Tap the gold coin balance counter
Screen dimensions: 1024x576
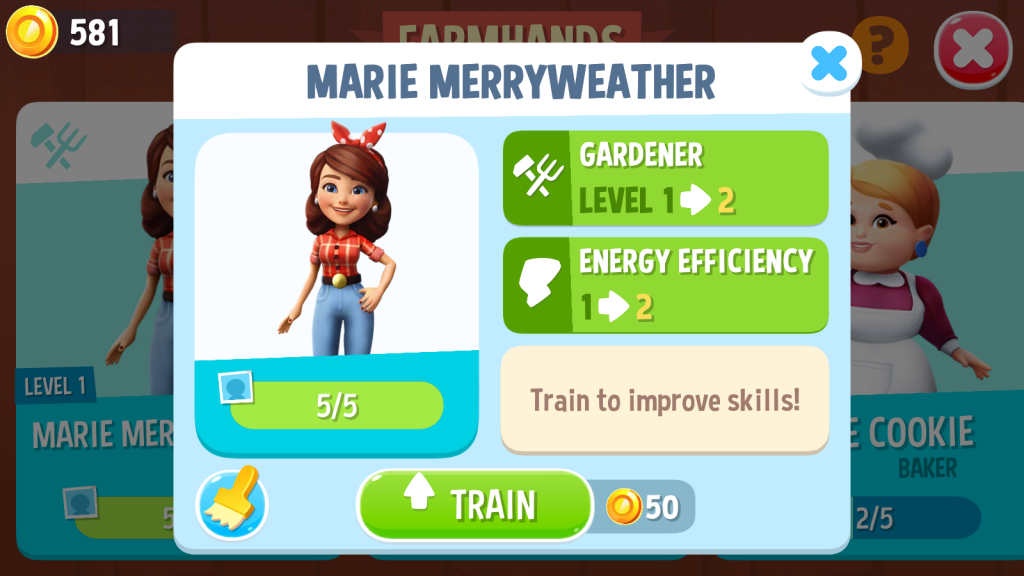point(66,33)
